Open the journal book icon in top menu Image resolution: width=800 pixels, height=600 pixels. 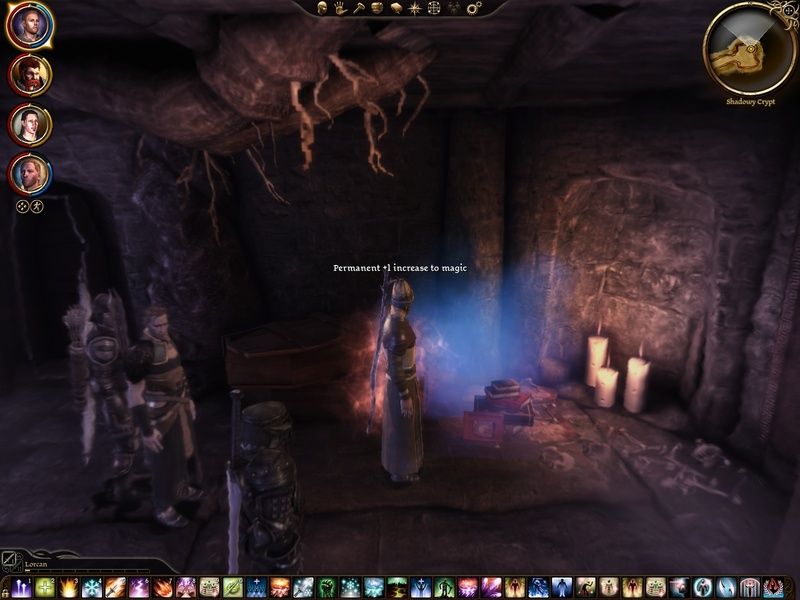[396, 8]
